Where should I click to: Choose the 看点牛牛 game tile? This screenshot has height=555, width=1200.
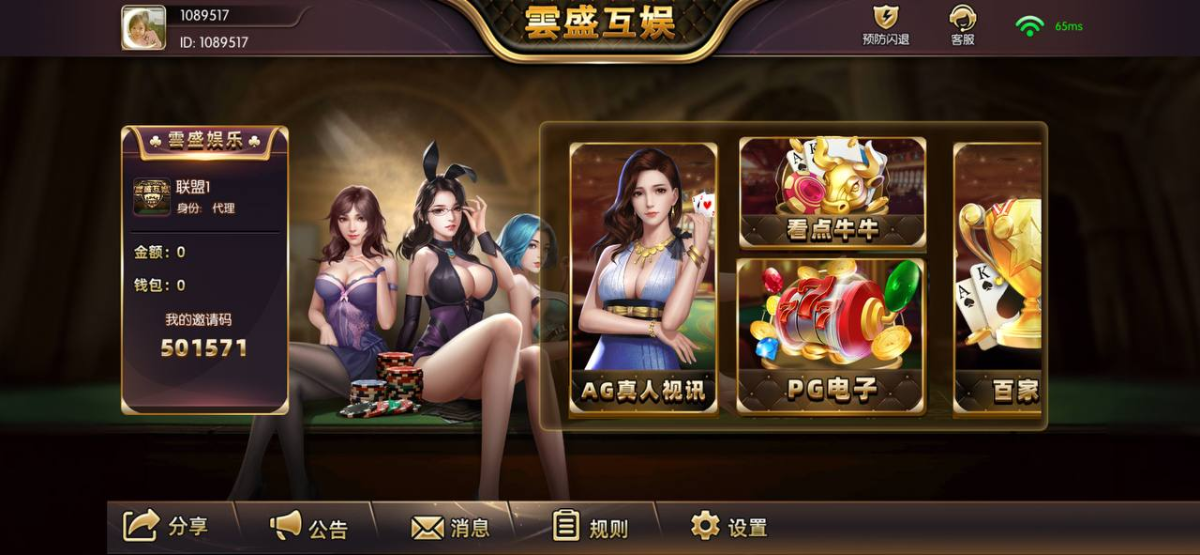pyautogui.click(x=832, y=192)
